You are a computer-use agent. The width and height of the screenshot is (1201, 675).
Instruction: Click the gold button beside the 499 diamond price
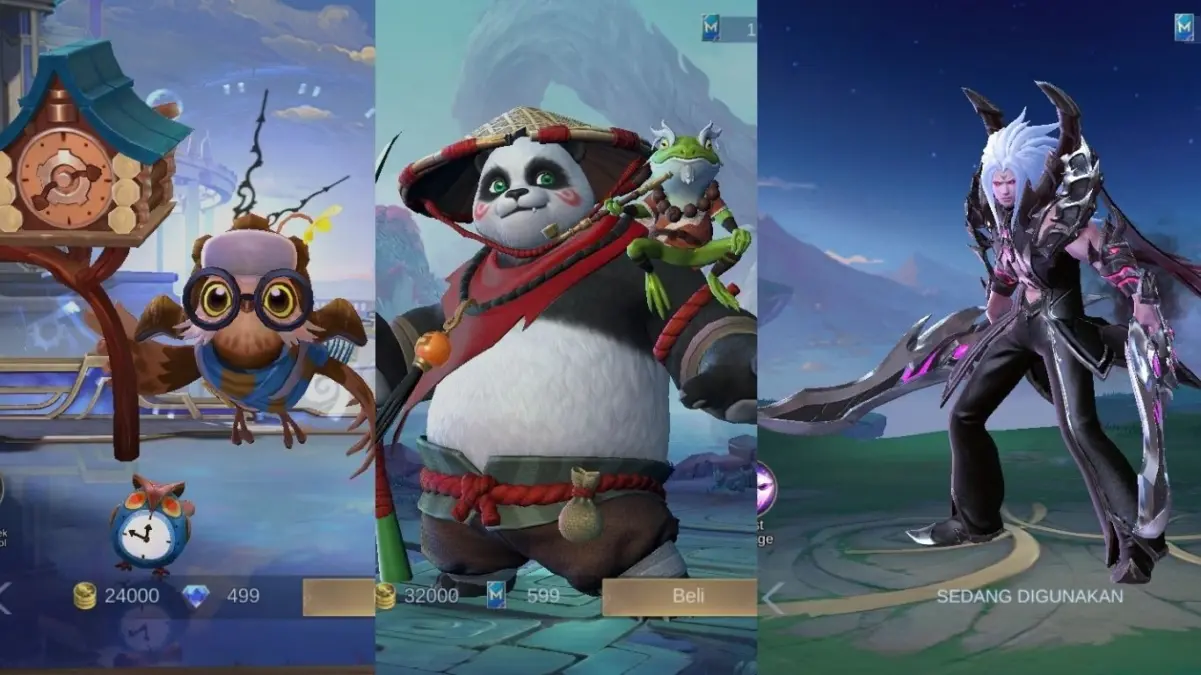pyautogui.click(x=339, y=597)
